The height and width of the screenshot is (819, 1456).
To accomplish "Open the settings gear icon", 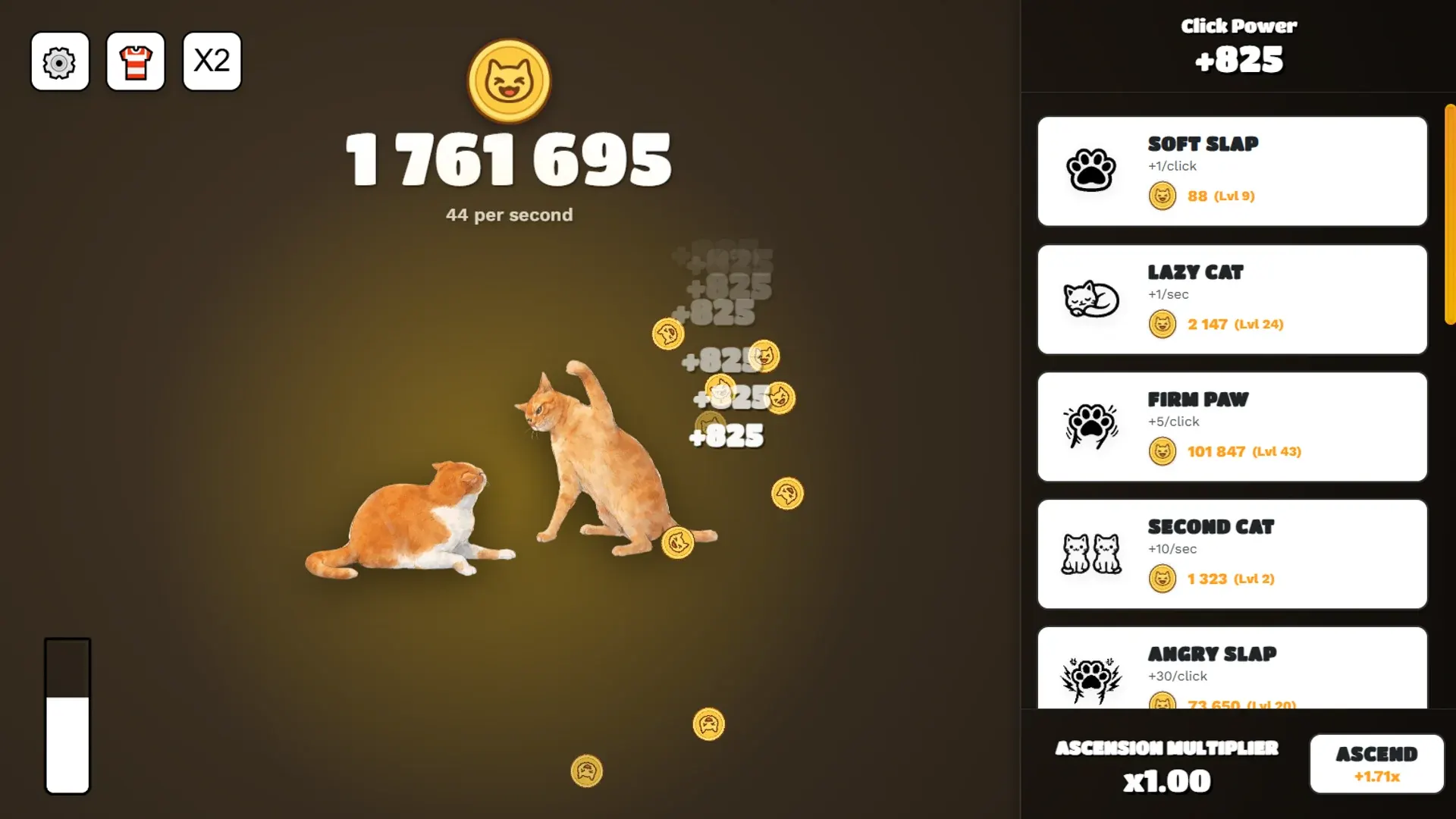I will point(59,61).
